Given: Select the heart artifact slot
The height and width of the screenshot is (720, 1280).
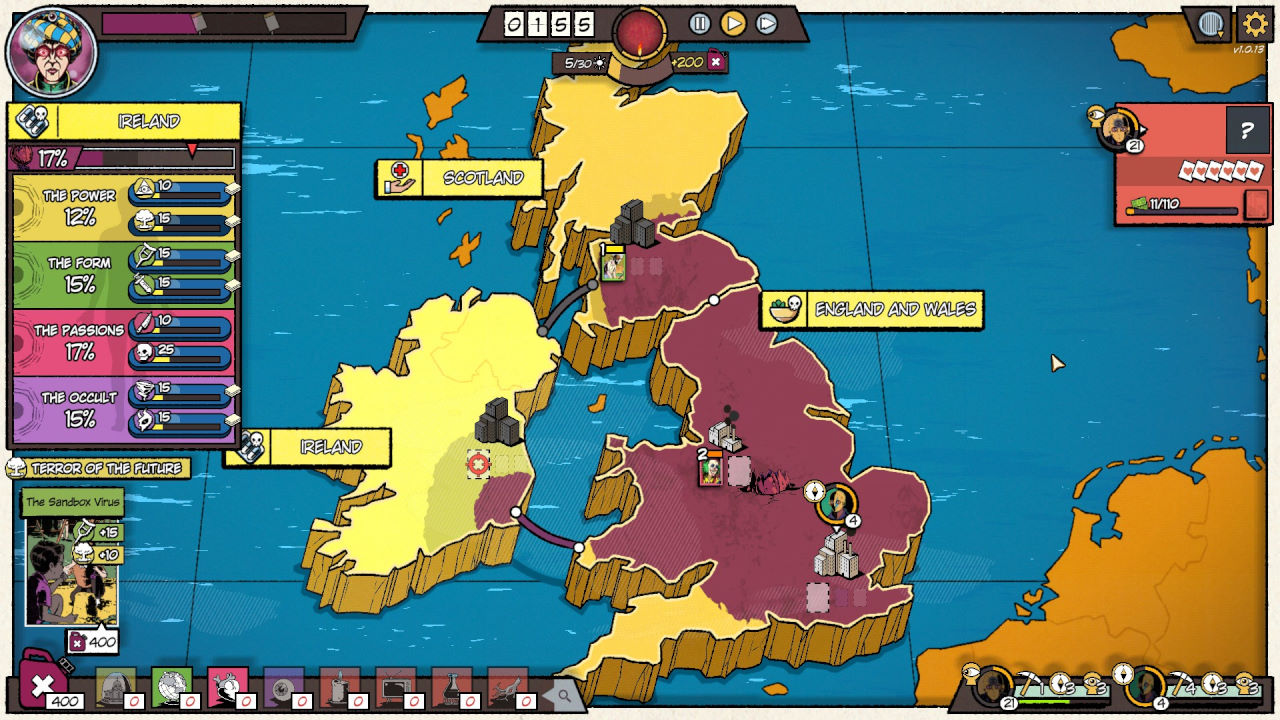Looking at the screenshot, I should pos(228,688).
